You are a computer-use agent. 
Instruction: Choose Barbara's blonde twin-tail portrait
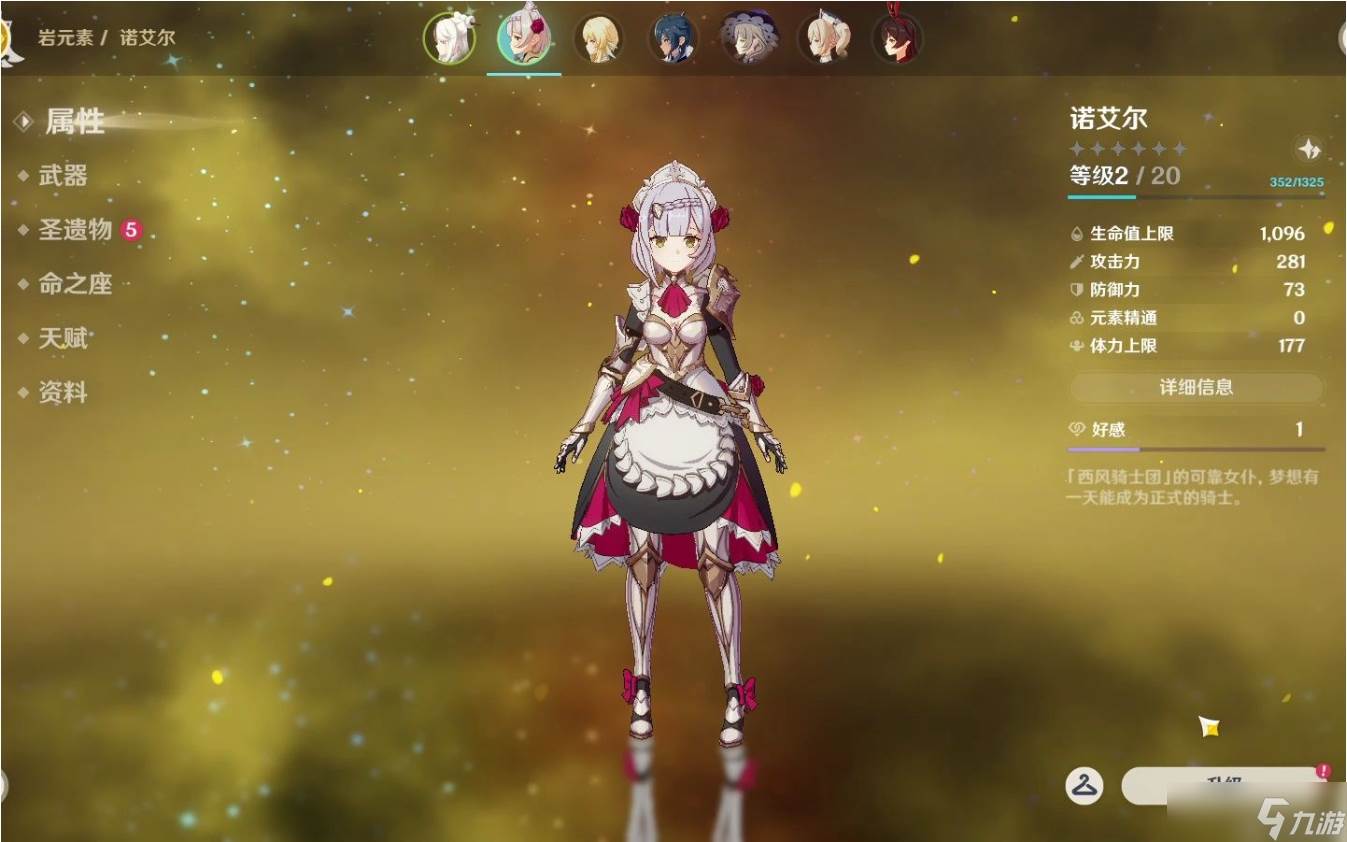822,39
